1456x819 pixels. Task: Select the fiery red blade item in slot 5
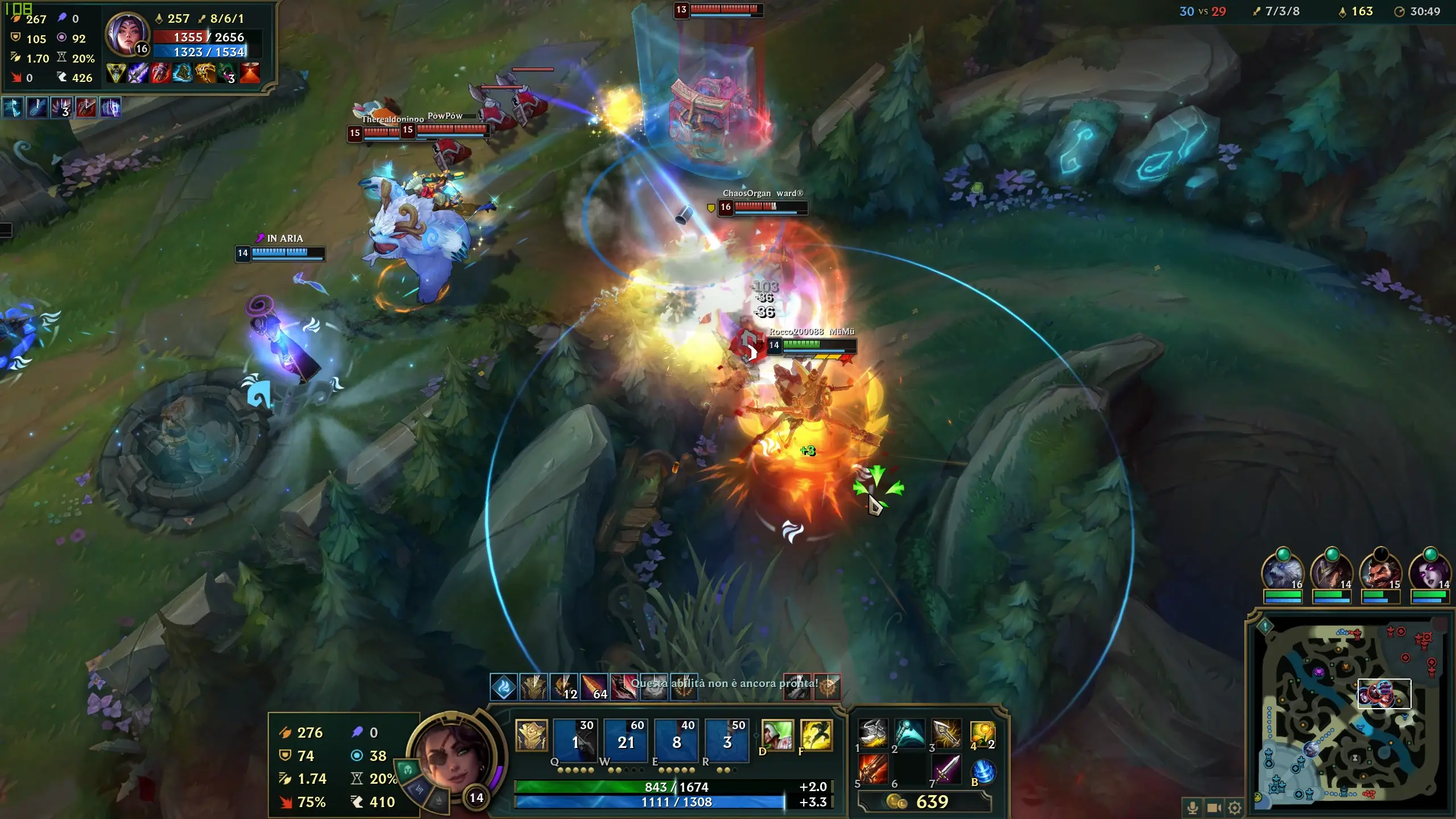tap(872, 770)
